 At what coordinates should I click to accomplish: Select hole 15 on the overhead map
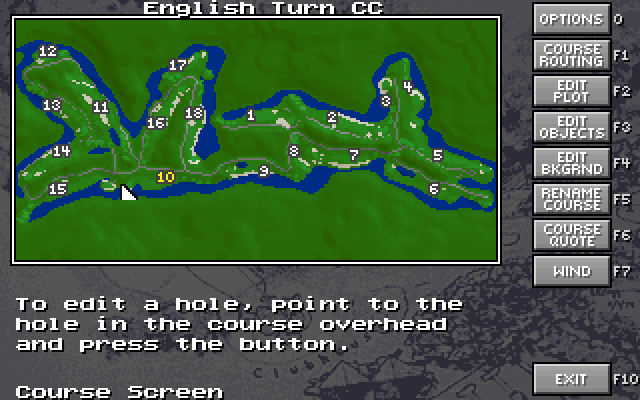tap(57, 189)
